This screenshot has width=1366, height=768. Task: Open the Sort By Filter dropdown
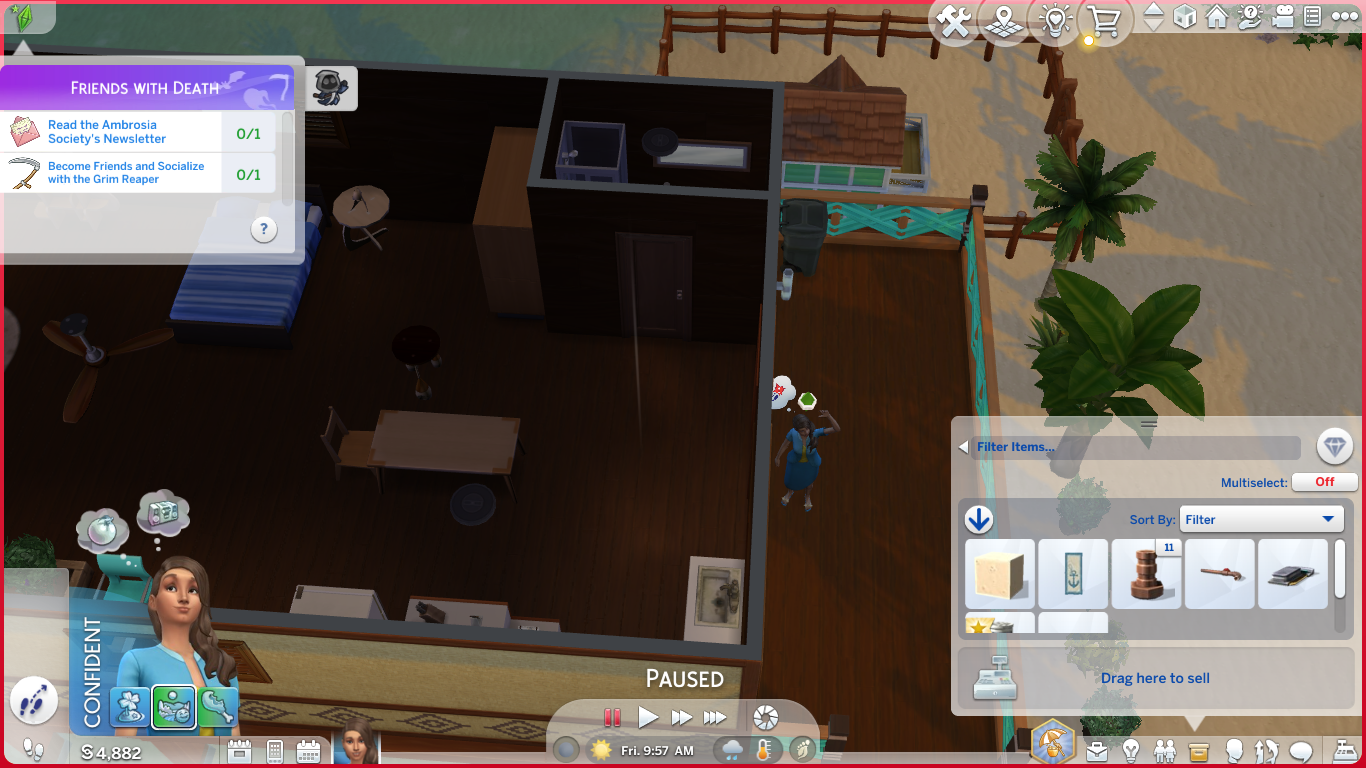pos(1261,519)
